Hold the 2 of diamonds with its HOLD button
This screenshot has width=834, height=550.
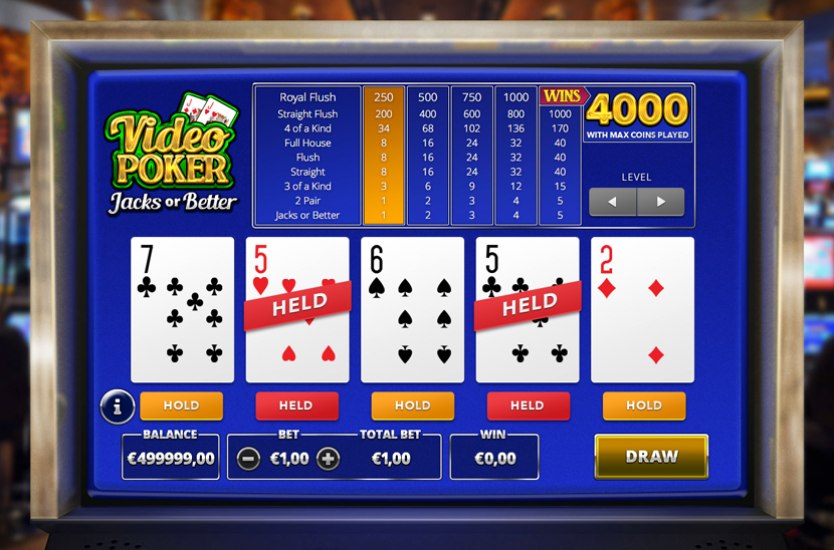coord(644,405)
